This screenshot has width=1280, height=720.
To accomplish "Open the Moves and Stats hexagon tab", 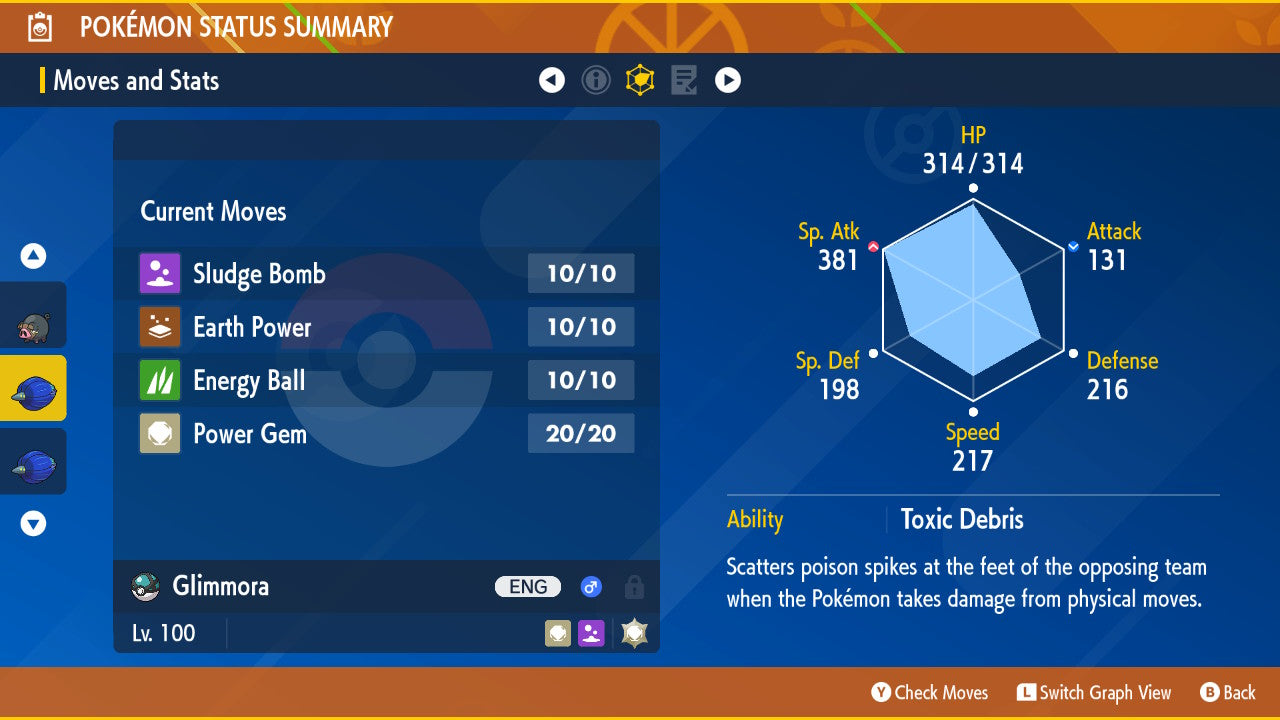I will 640,80.
